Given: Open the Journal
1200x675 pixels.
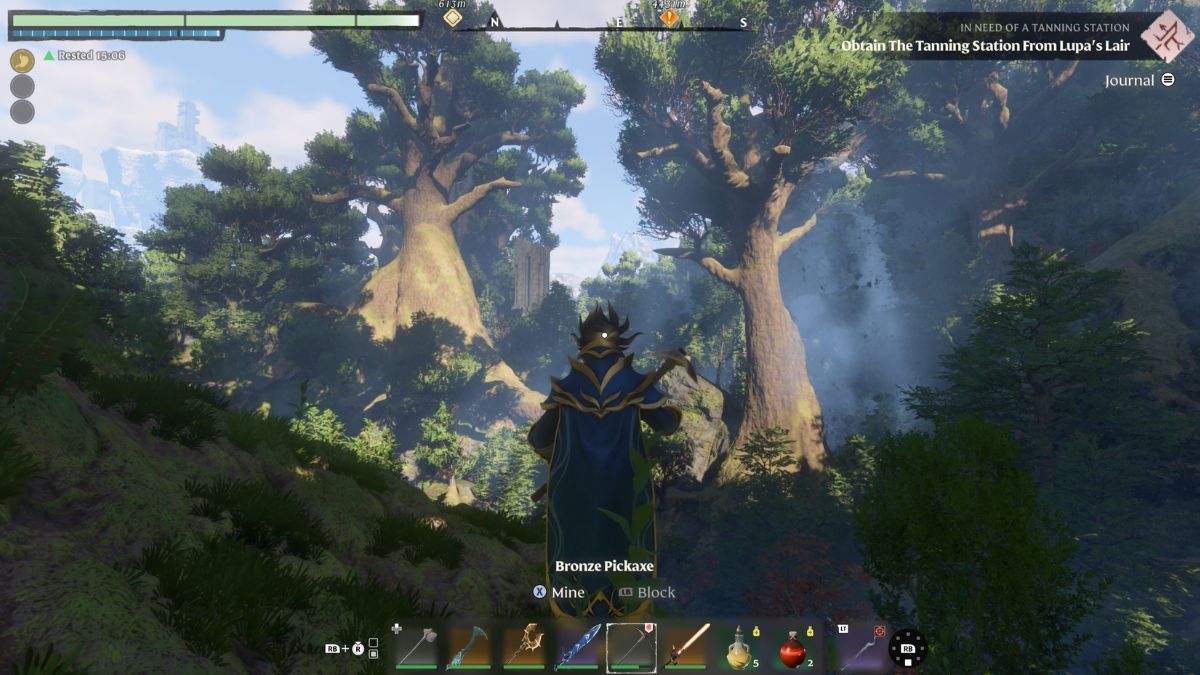Looking at the screenshot, I should click(1140, 80).
